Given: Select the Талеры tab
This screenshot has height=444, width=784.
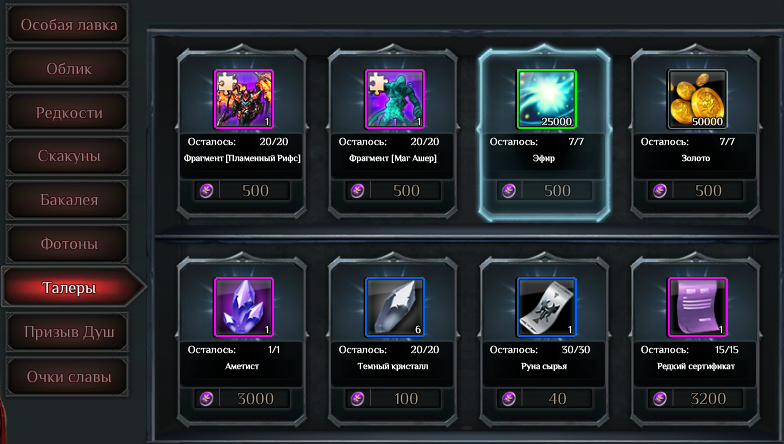Looking at the screenshot, I should (68, 288).
